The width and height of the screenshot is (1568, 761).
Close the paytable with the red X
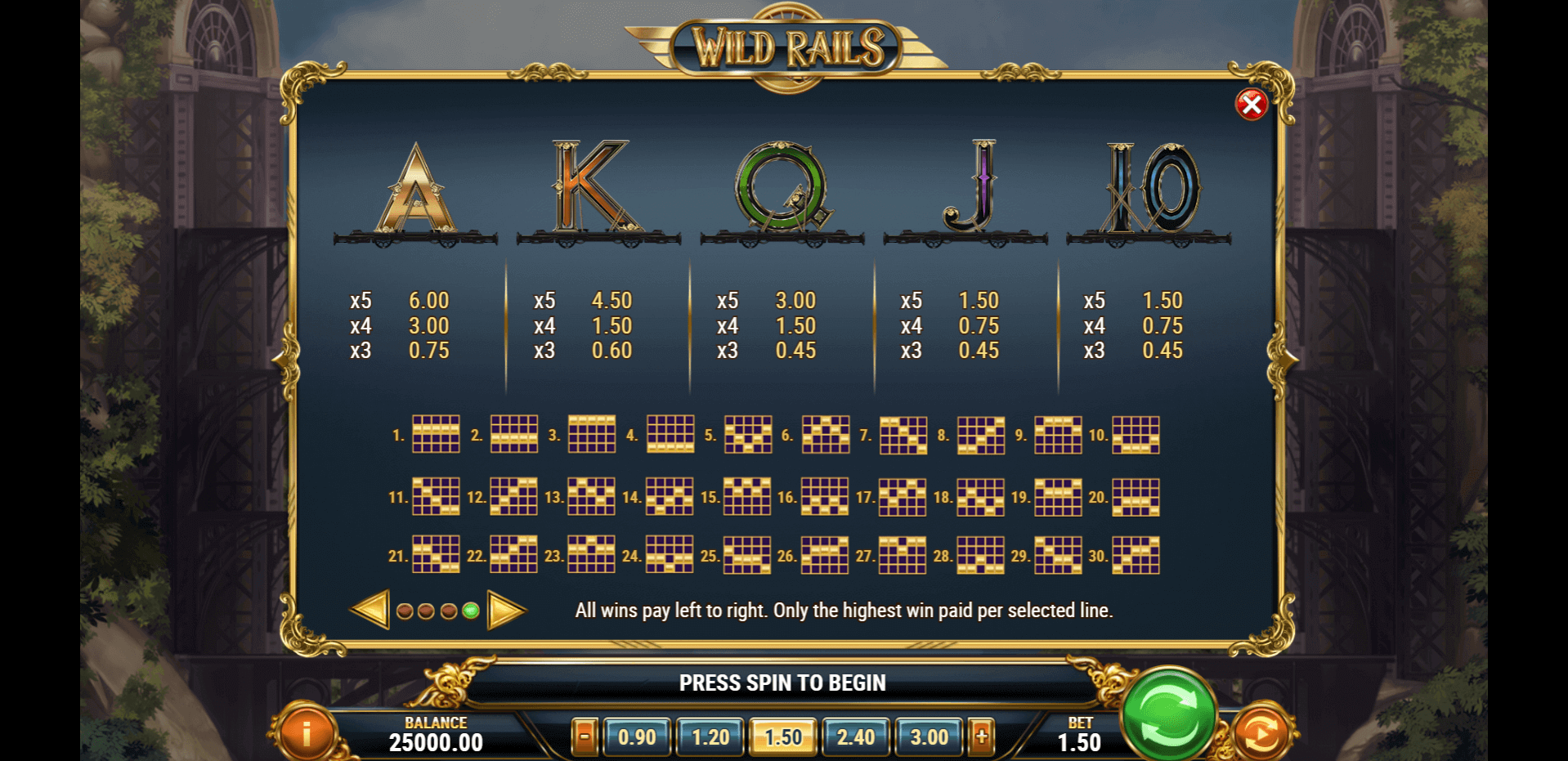tap(1251, 105)
